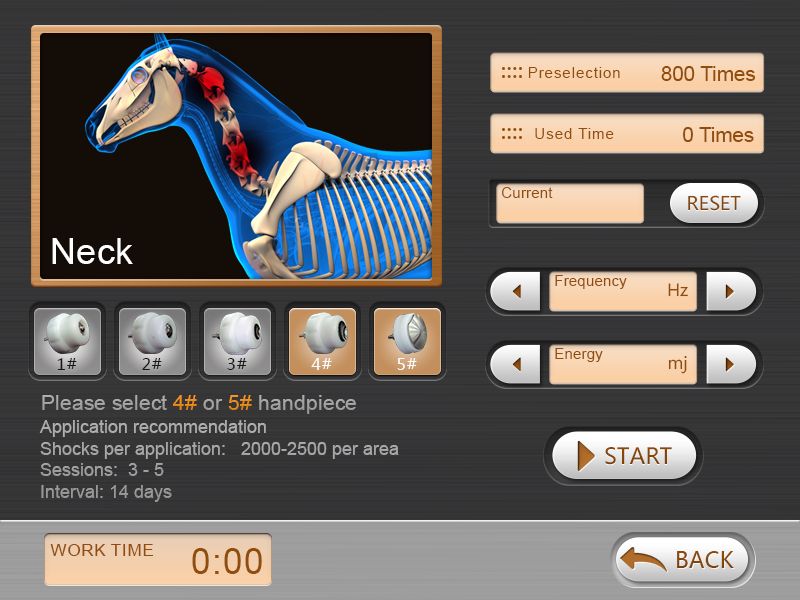Decrease Frequency with the left arrow
800x600 pixels.
pyautogui.click(x=518, y=292)
